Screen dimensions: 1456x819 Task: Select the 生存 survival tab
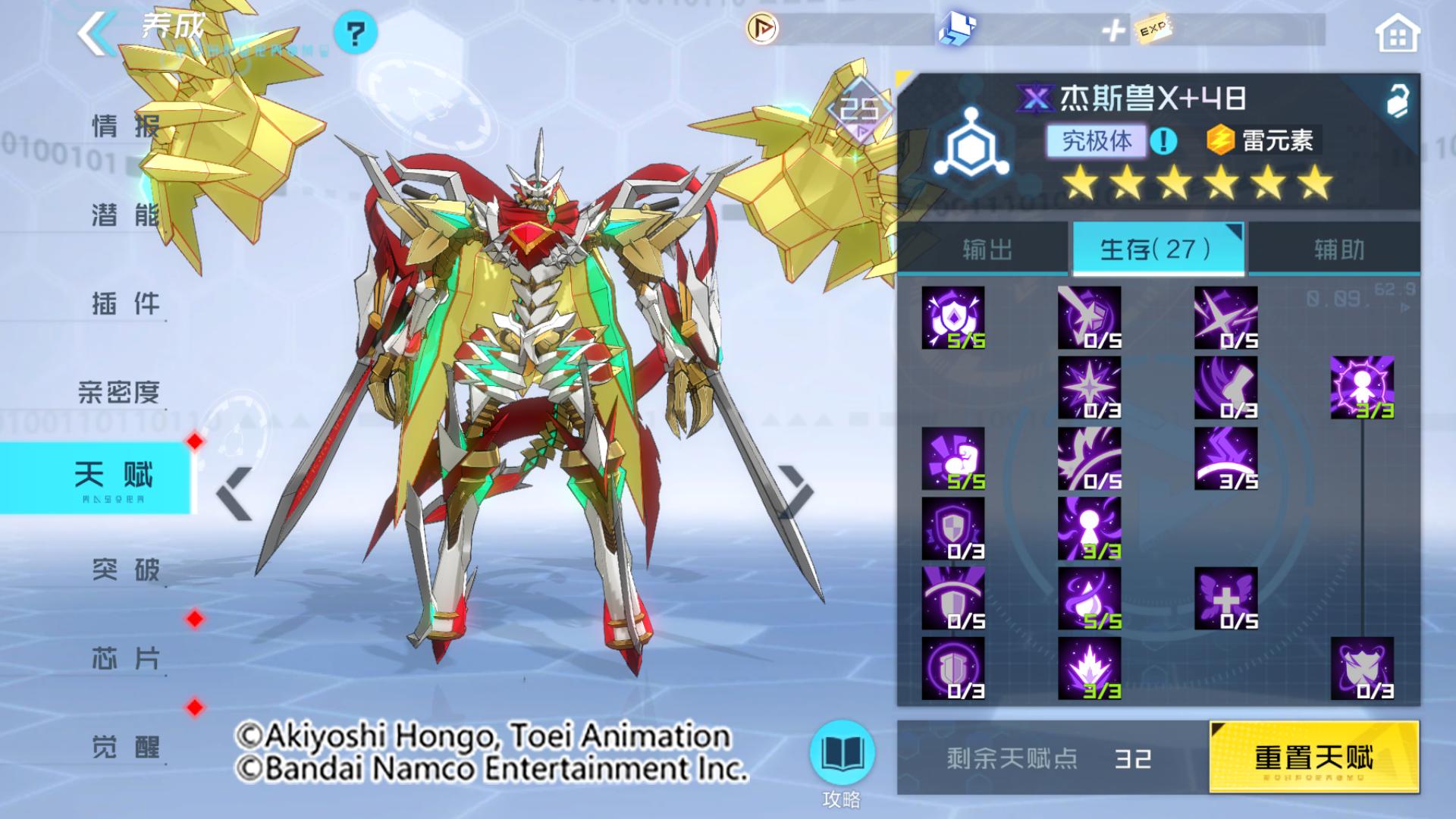tap(1157, 249)
